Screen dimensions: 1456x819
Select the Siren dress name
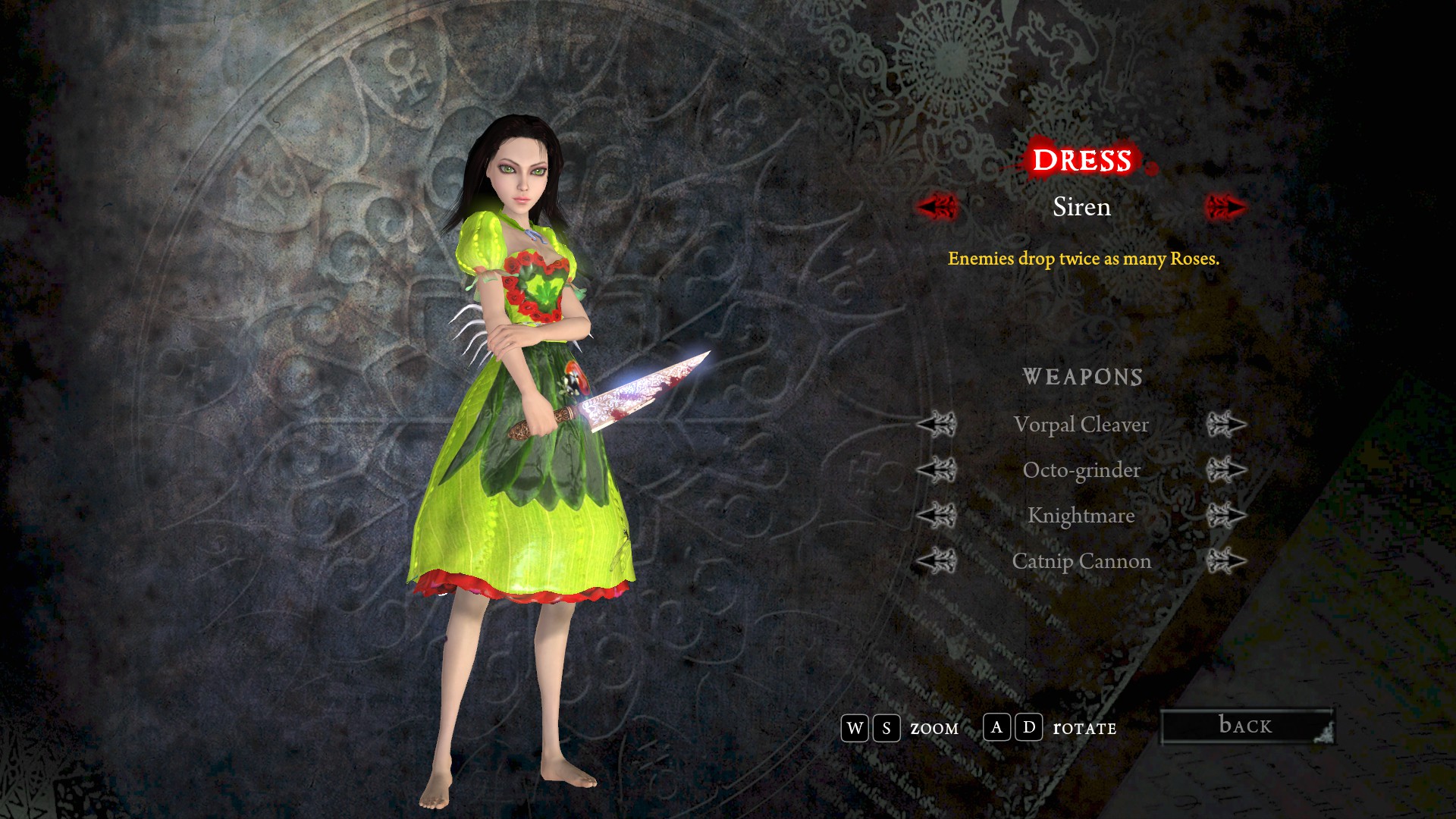tap(1081, 207)
